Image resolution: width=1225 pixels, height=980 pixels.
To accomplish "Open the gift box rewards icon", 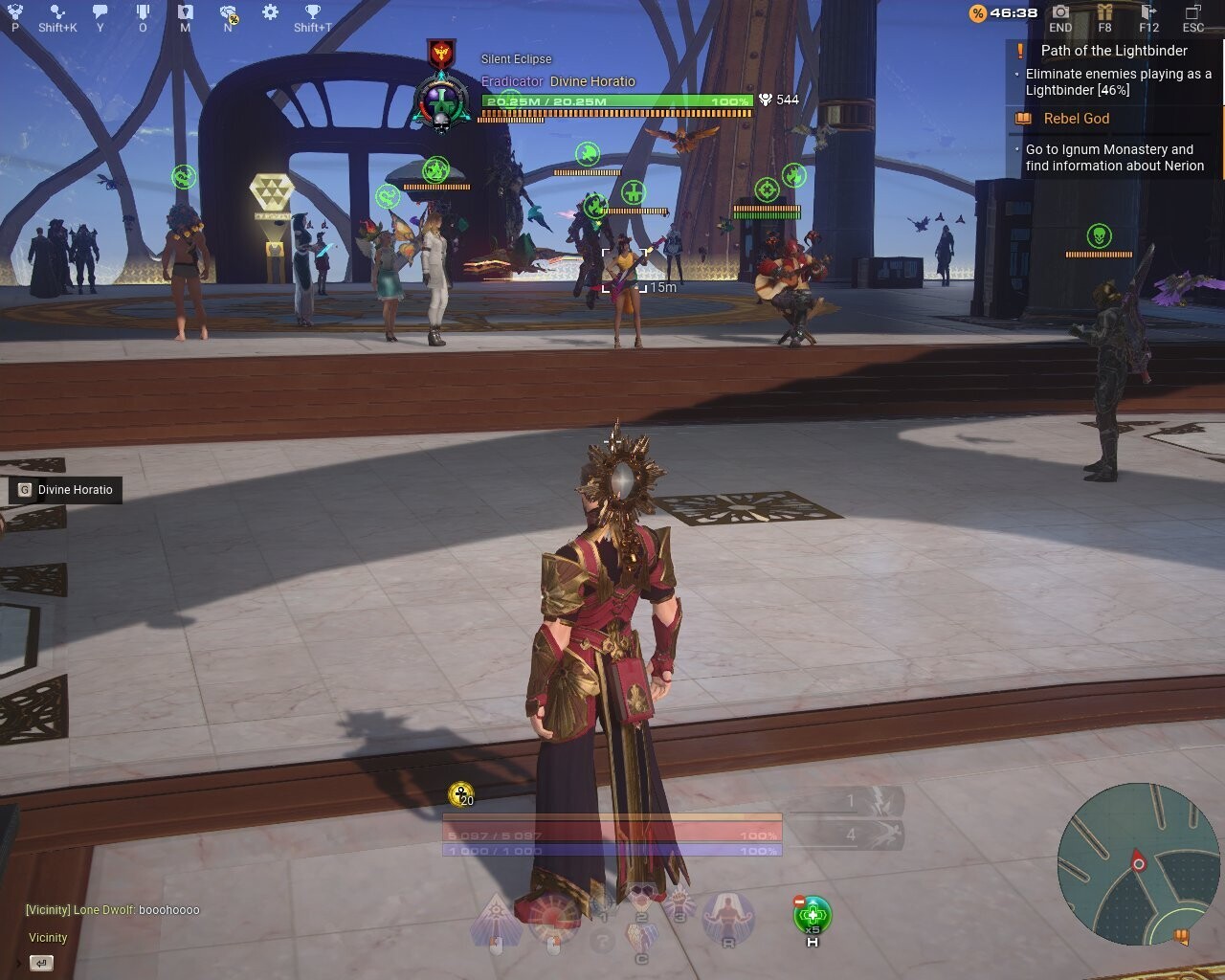I will click(x=1104, y=12).
